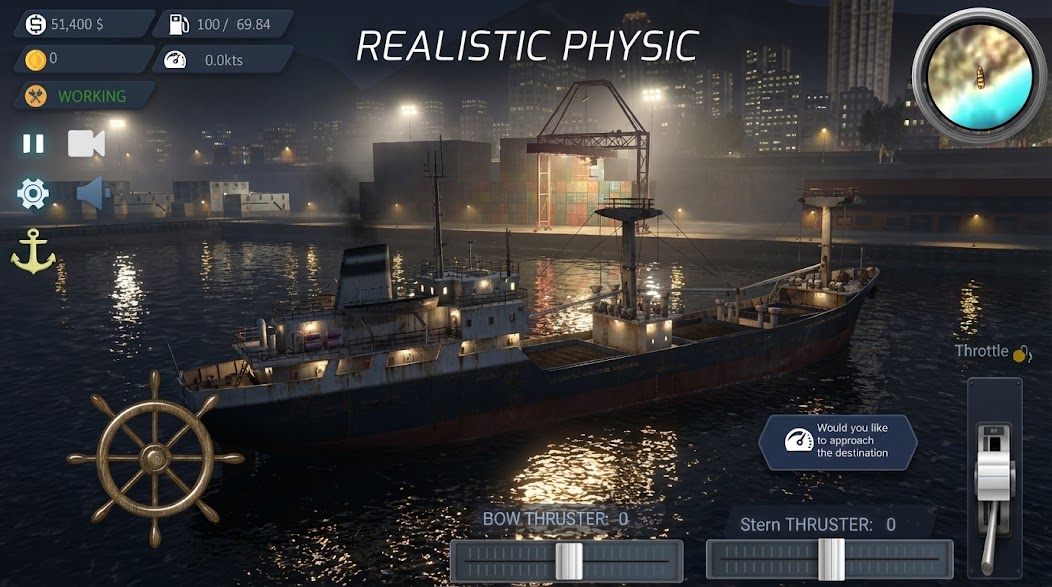The image size is (1052, 587).
Task: Tap the Working repair status indicator
Action: [x=83, y=96]
